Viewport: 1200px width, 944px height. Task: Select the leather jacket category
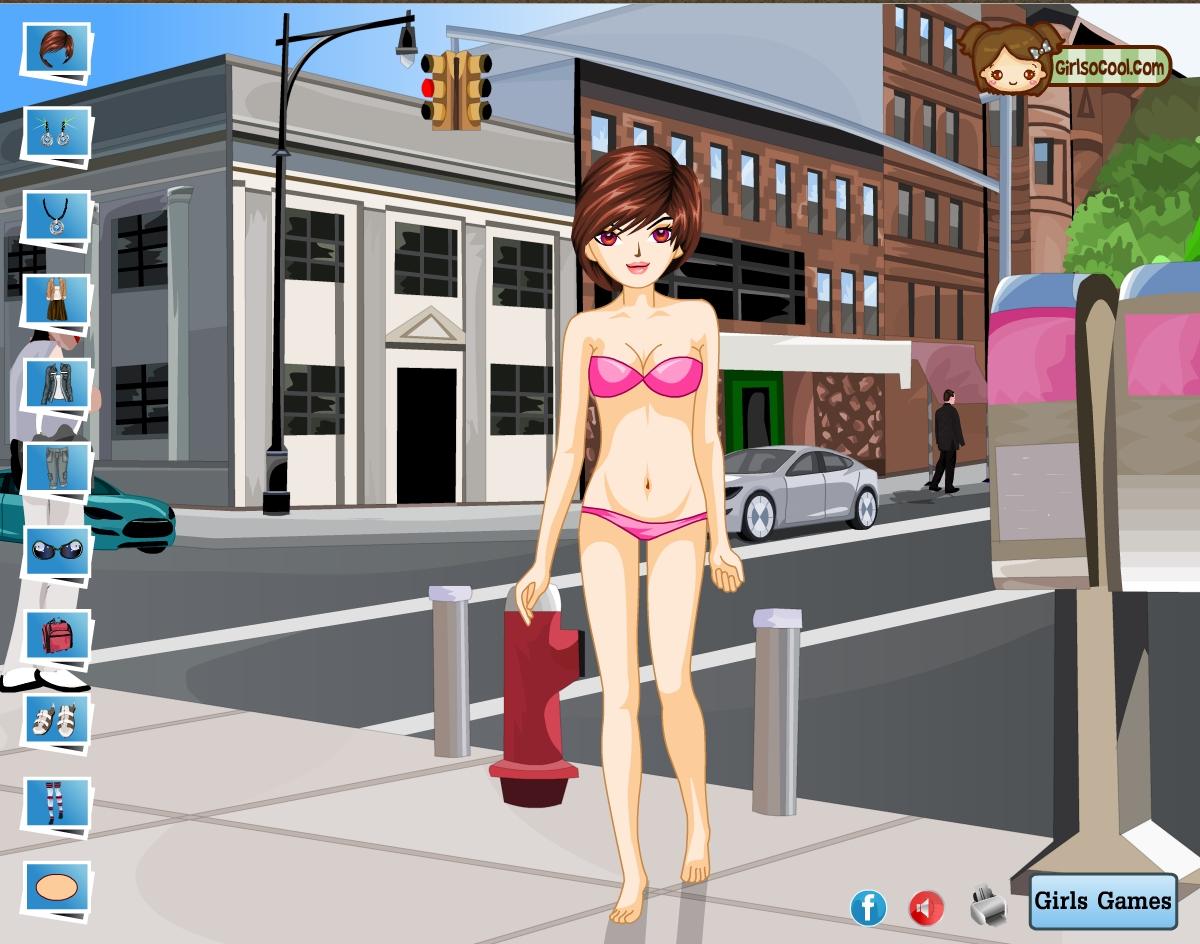[56, 383]
